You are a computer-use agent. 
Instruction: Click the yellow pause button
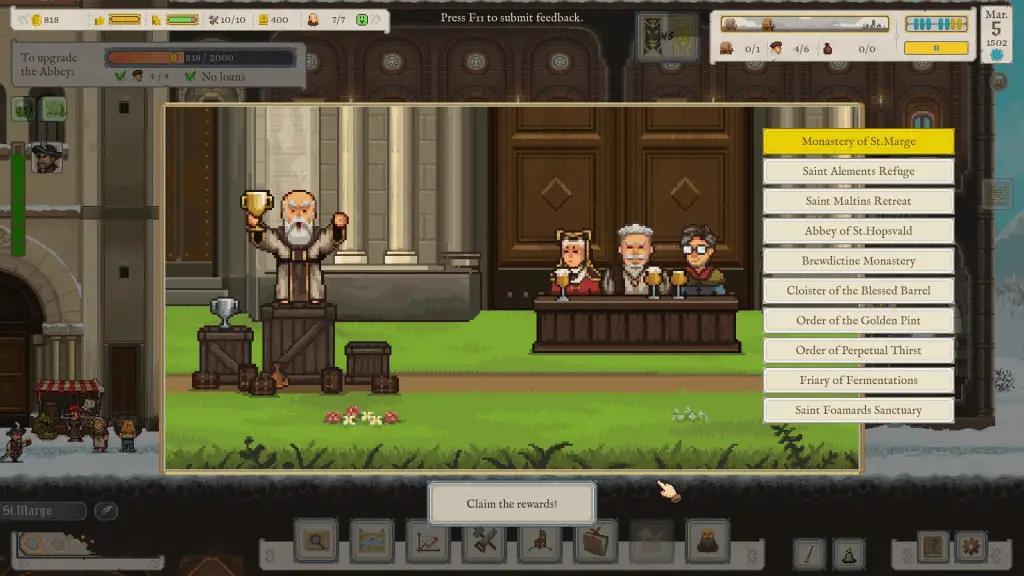coord(936,47)
